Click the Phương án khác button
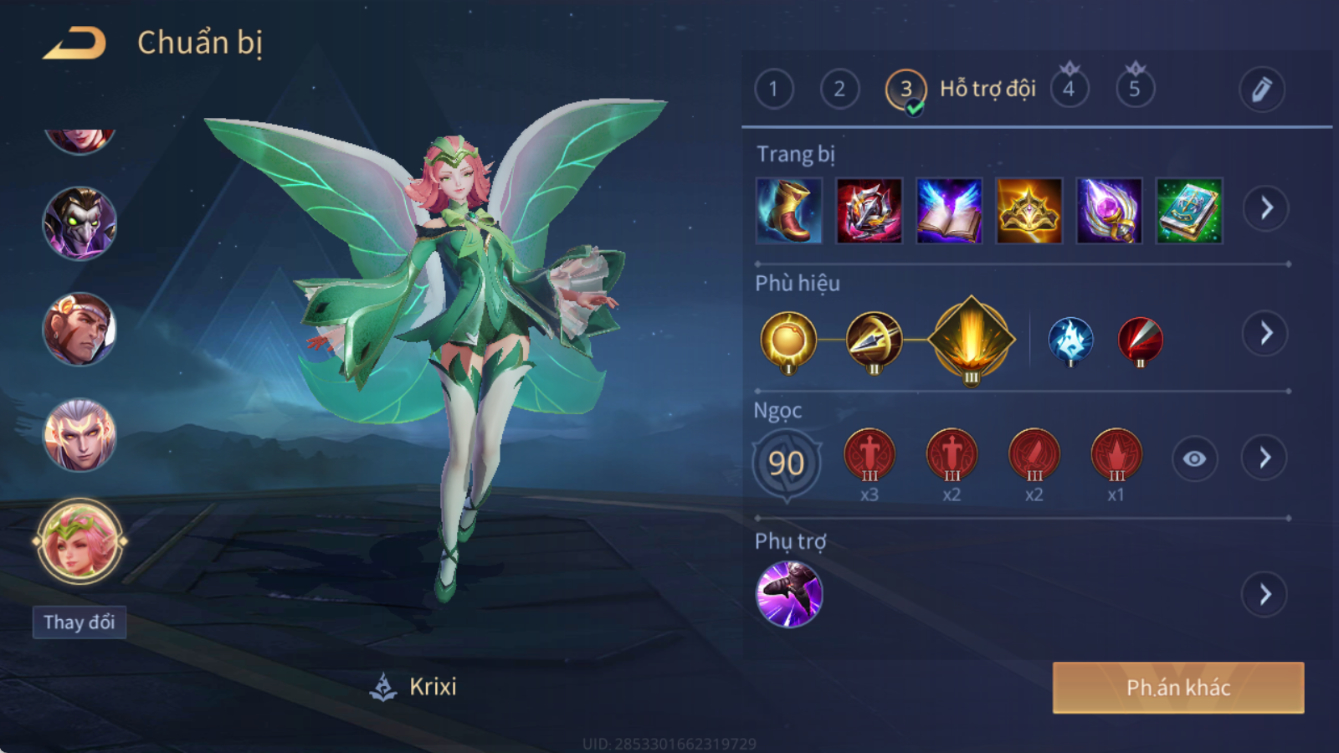Screen dimensions: 1339x753 tap(1178, 688)
